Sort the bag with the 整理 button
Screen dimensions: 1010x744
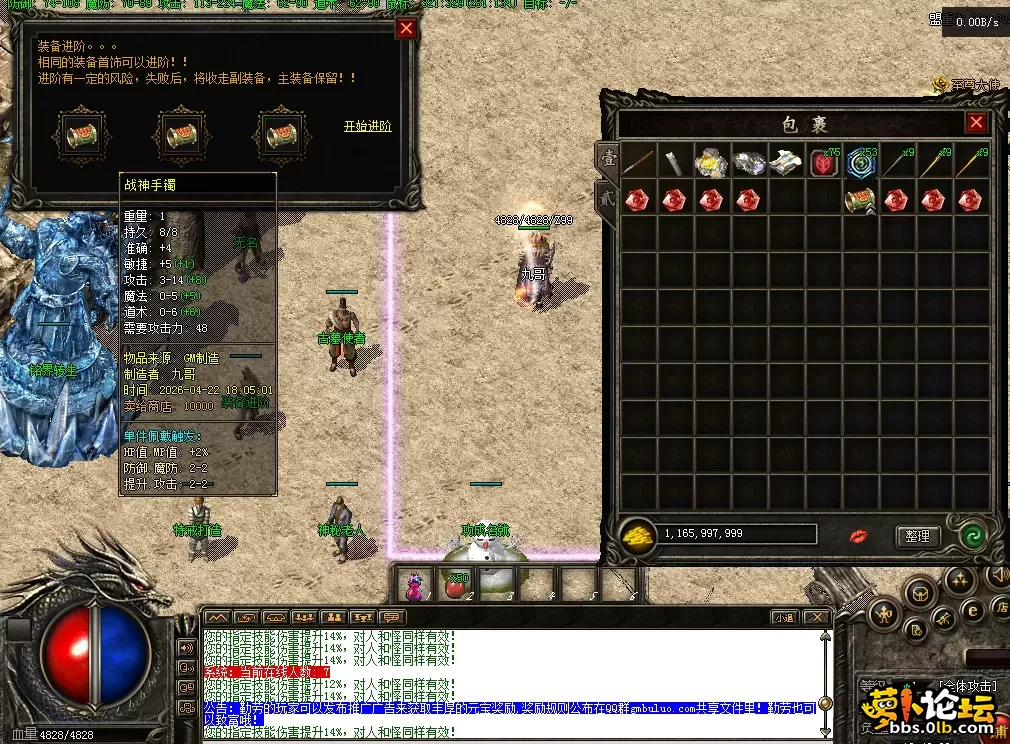click(x=917, y=536)
